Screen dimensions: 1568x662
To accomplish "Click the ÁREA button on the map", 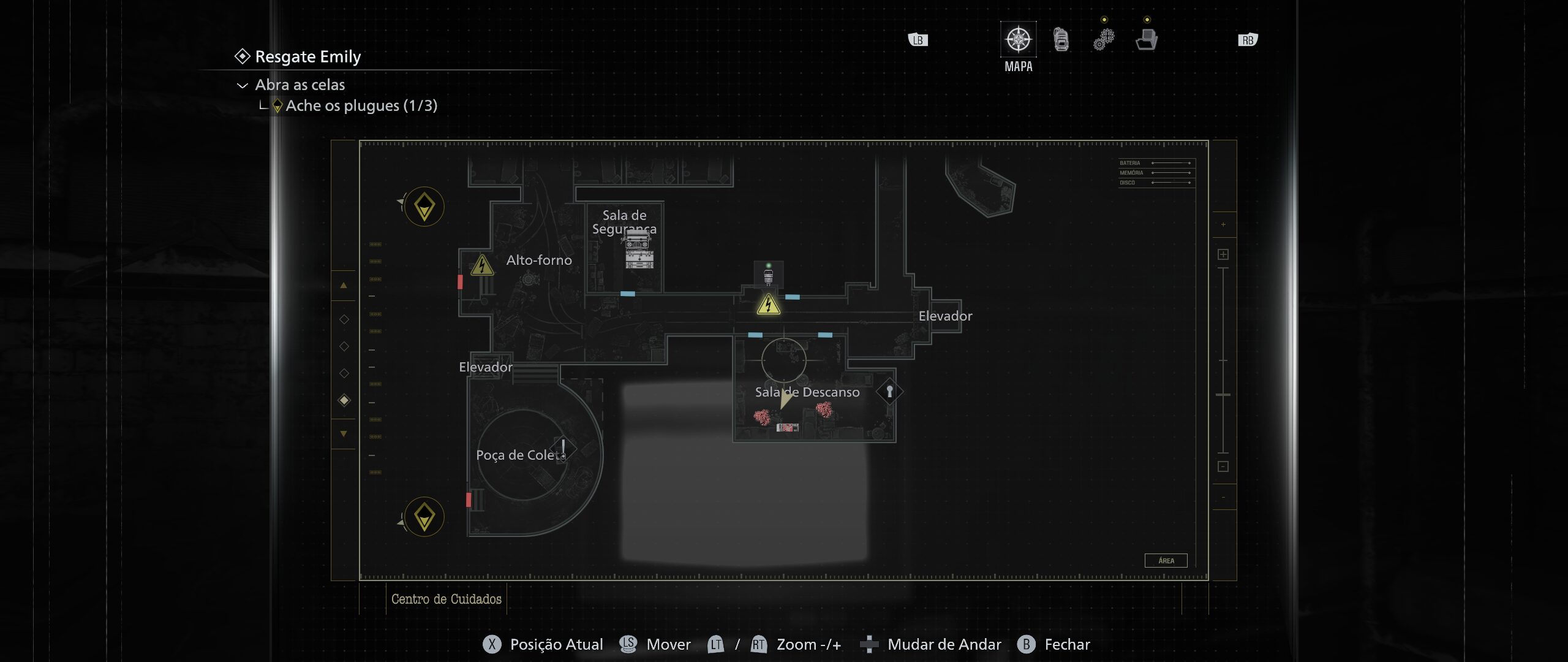I will 1166,561.
